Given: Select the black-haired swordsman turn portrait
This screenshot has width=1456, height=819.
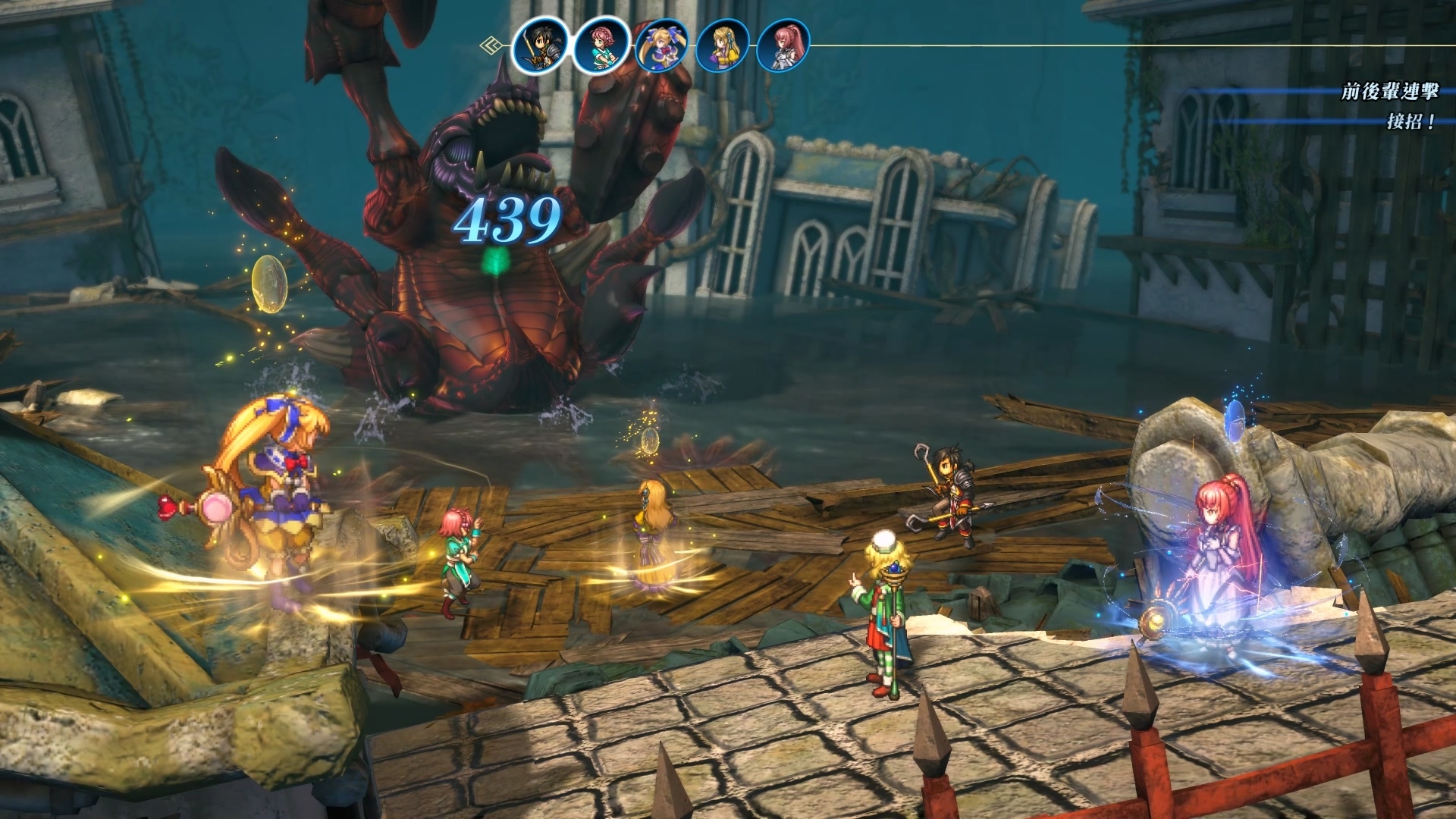Looking at the screenshot, I should coord(540,45).
